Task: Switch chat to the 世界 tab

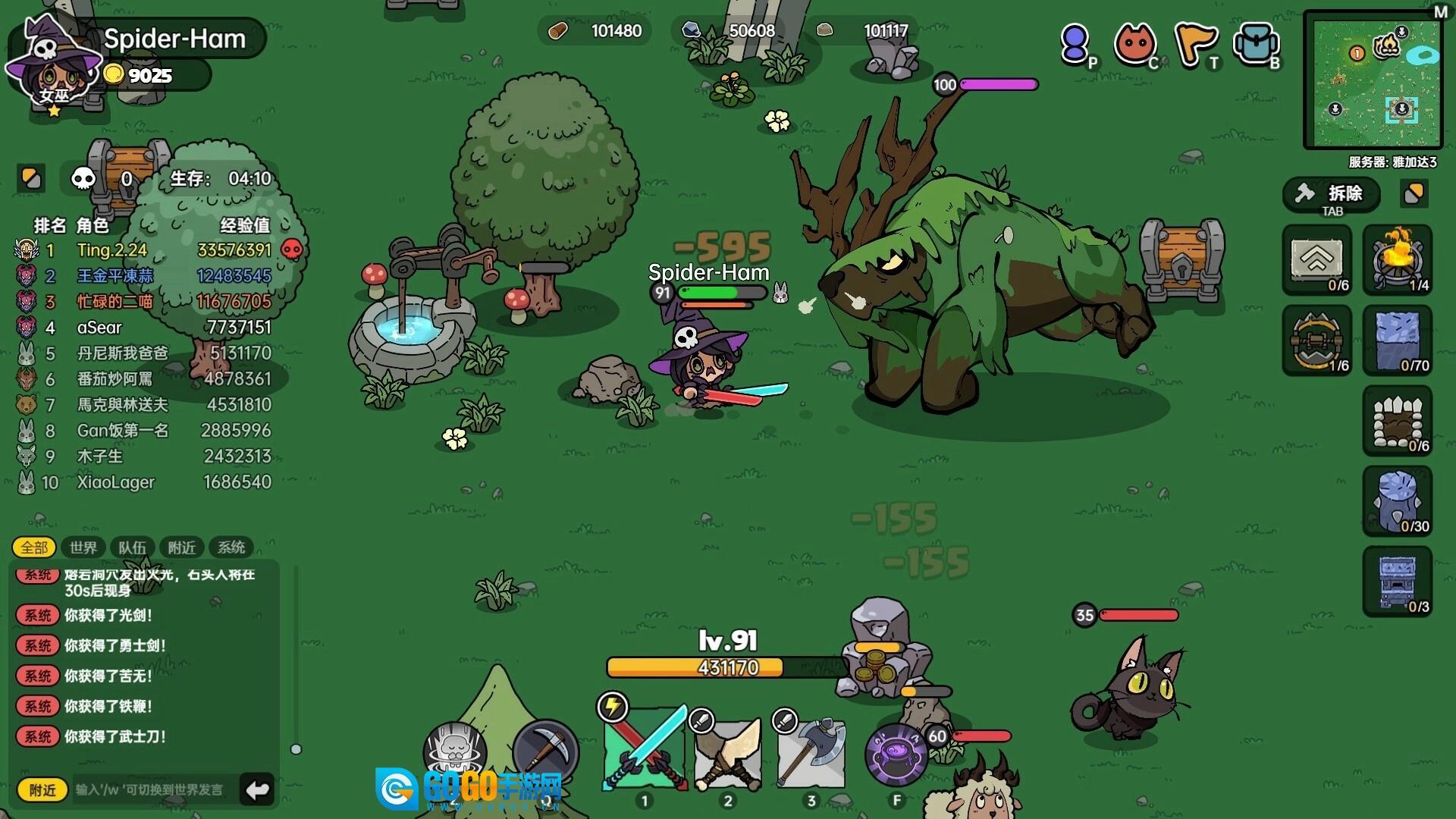Action: point(83,548)
